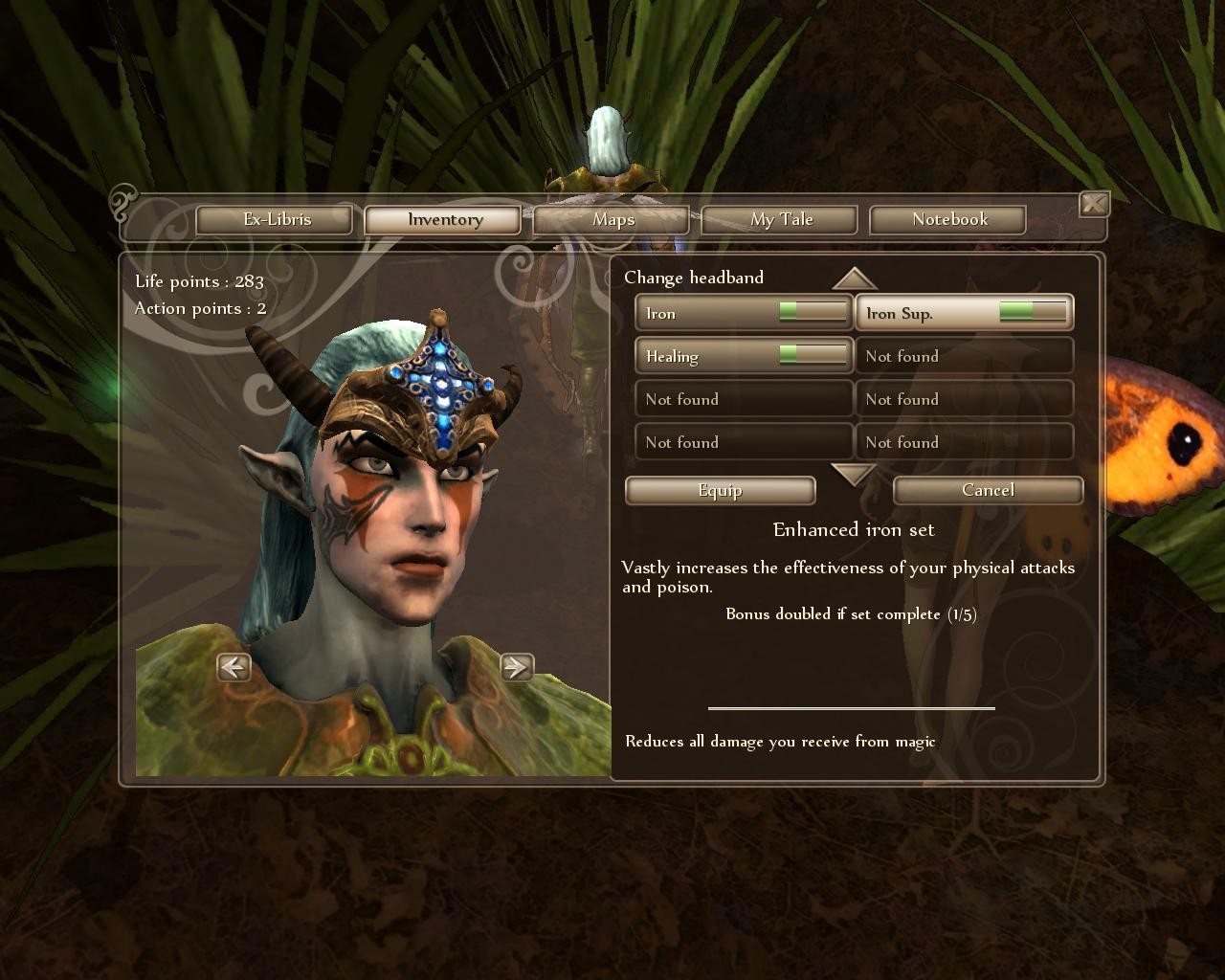Click the Equip button
Screen dimensions: 1225x980
point(720,490)
